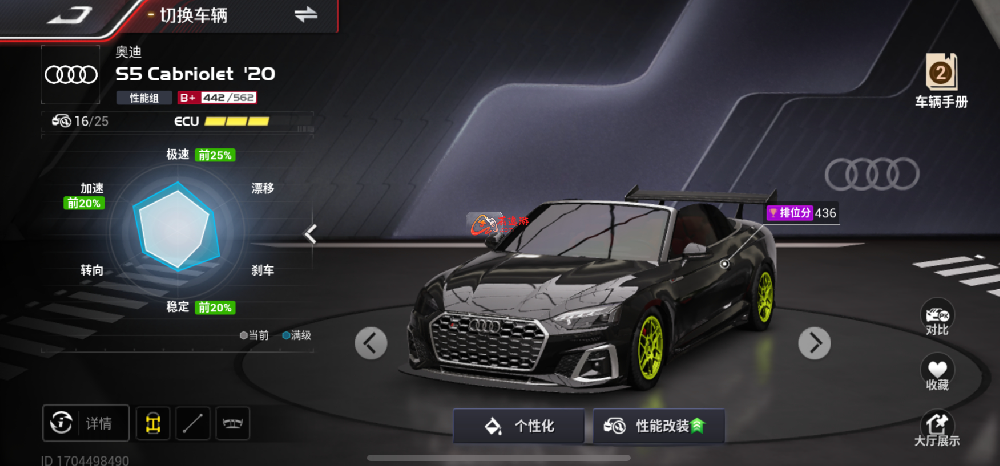1000x466 pixels.
Task: Show the previous car with left arrow
Action: tap(371, 343)
